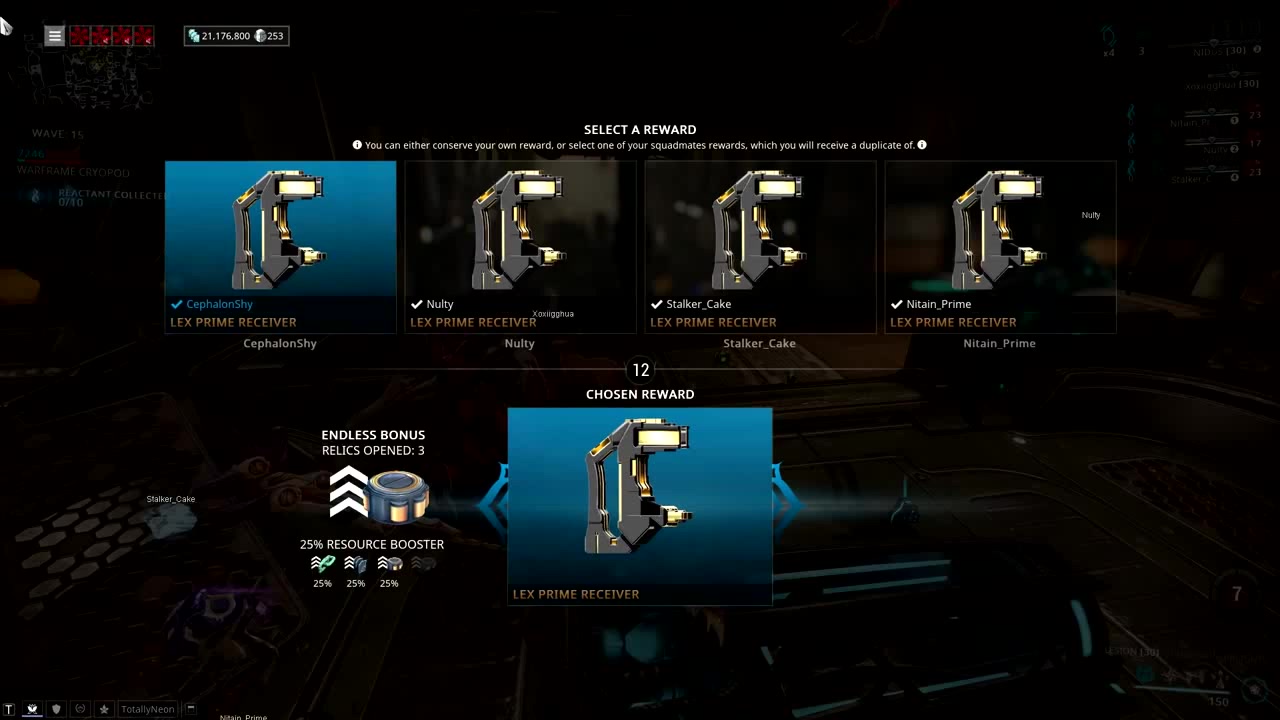
Task: Click the credits currency icon
Action: tap(192, 35)
